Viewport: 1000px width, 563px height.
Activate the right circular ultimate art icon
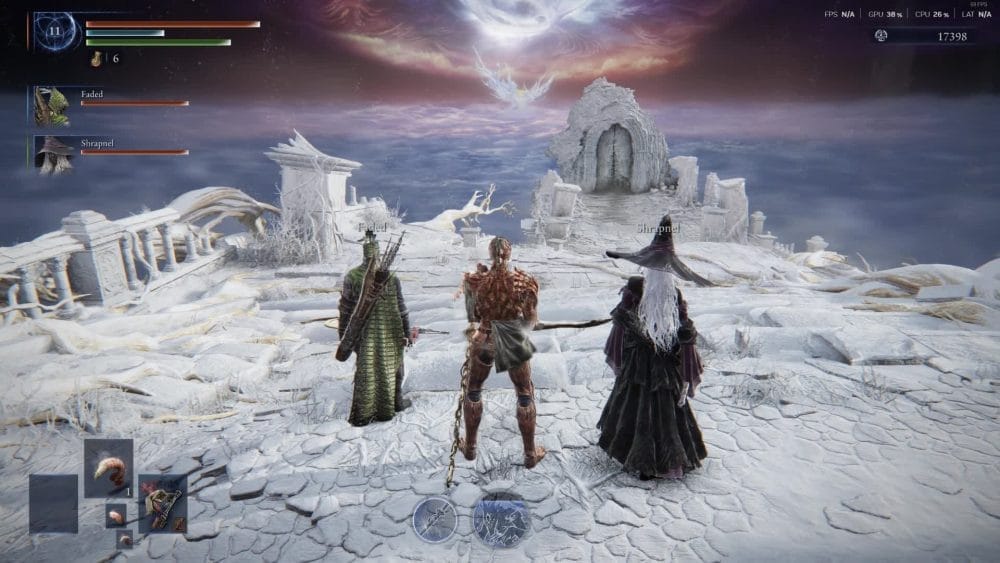(501, 520)
